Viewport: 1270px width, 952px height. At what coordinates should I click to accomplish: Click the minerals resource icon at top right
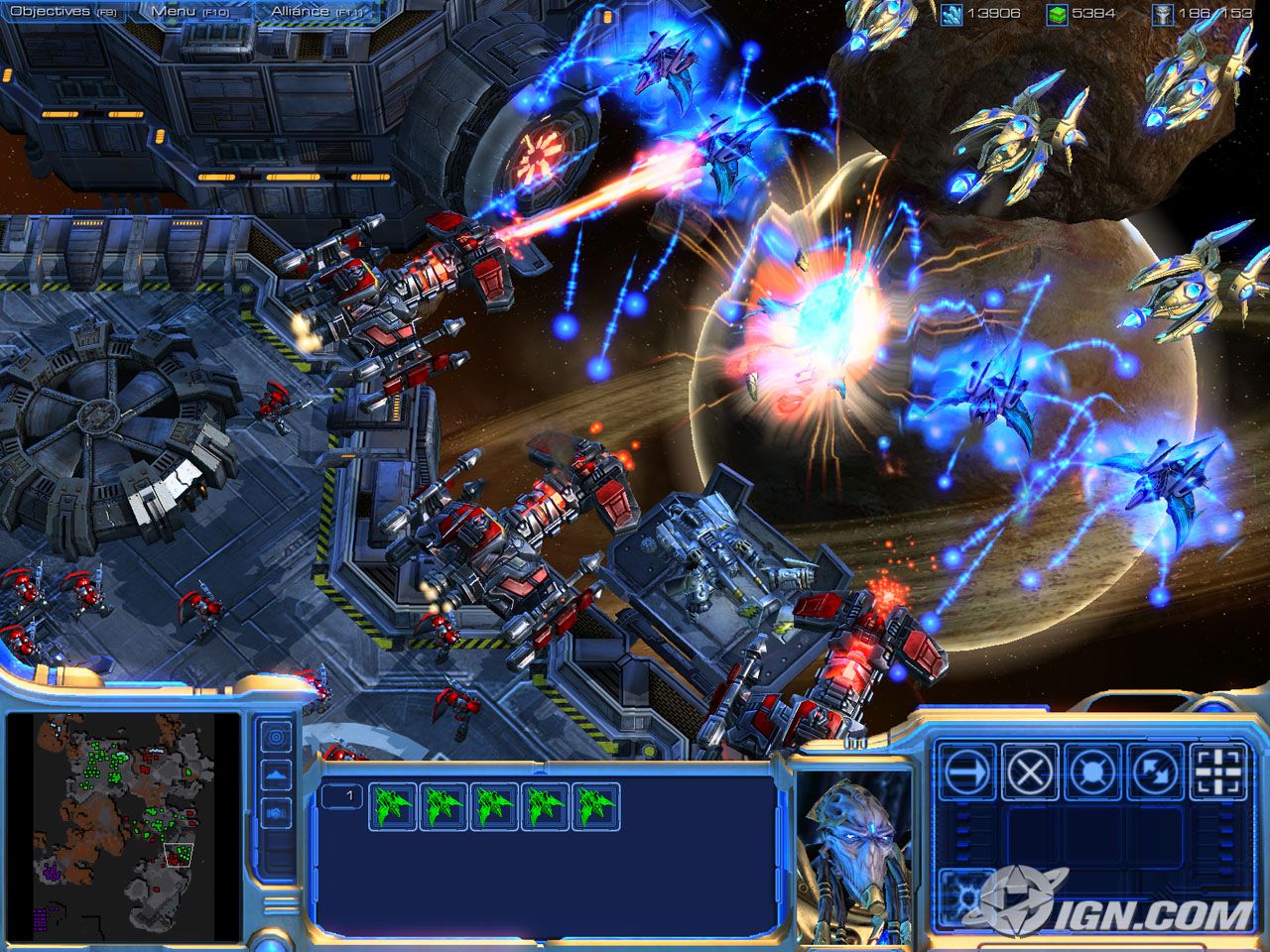click(953, 12)
